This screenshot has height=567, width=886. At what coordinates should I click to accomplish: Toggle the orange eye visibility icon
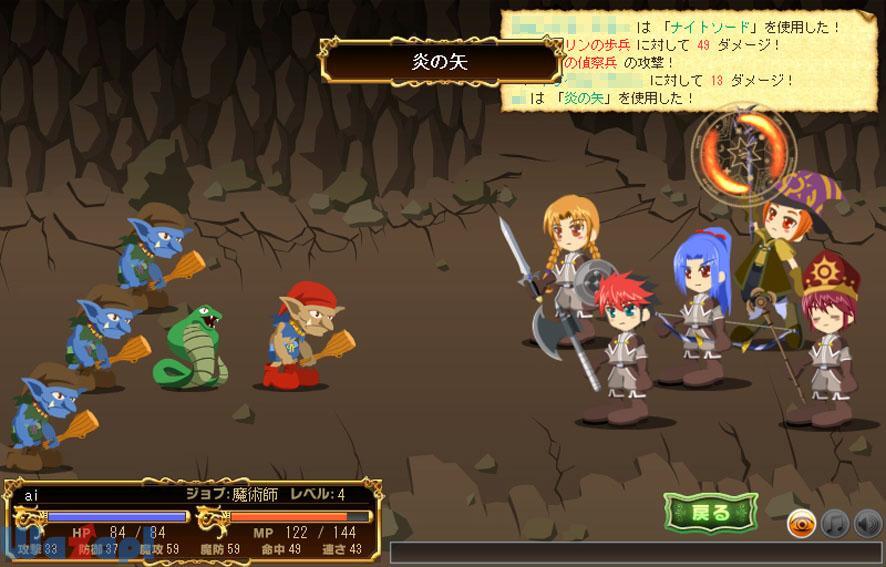tap(801, 523)
